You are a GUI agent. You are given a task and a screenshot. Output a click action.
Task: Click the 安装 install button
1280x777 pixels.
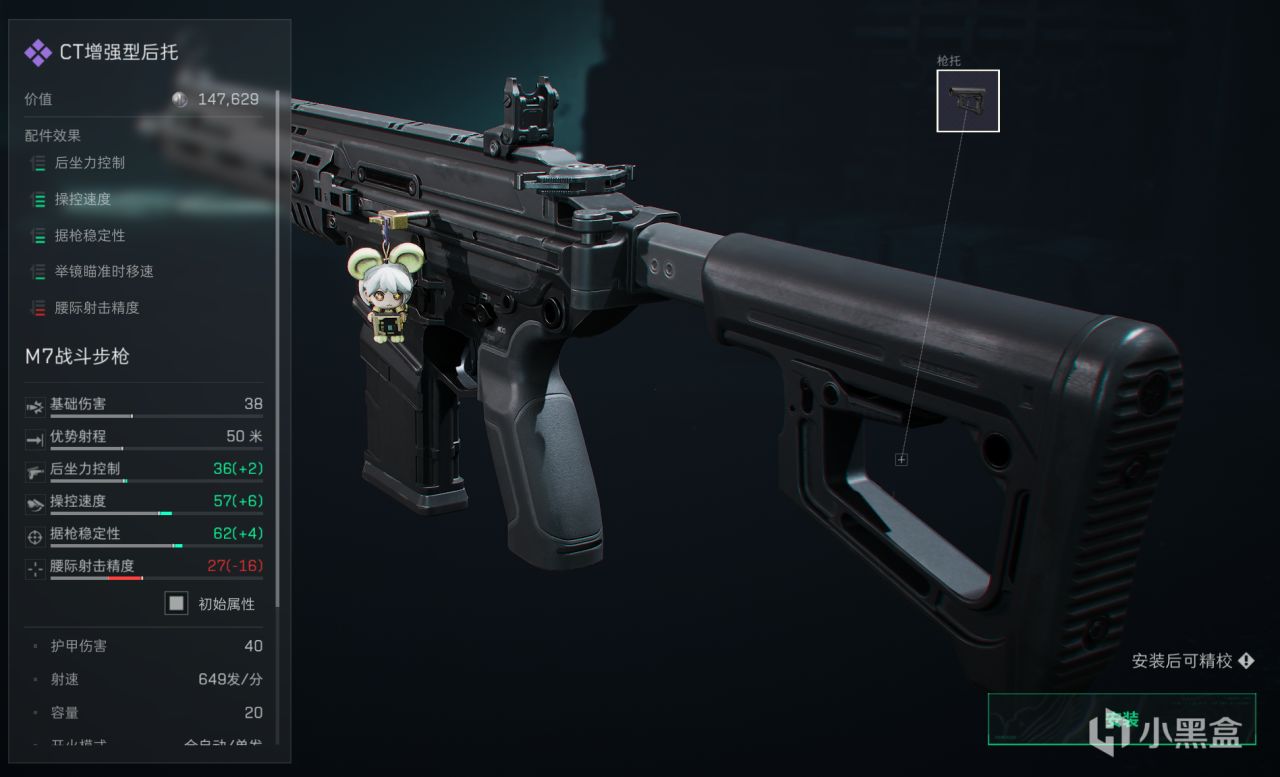[x=1121, y=719]
